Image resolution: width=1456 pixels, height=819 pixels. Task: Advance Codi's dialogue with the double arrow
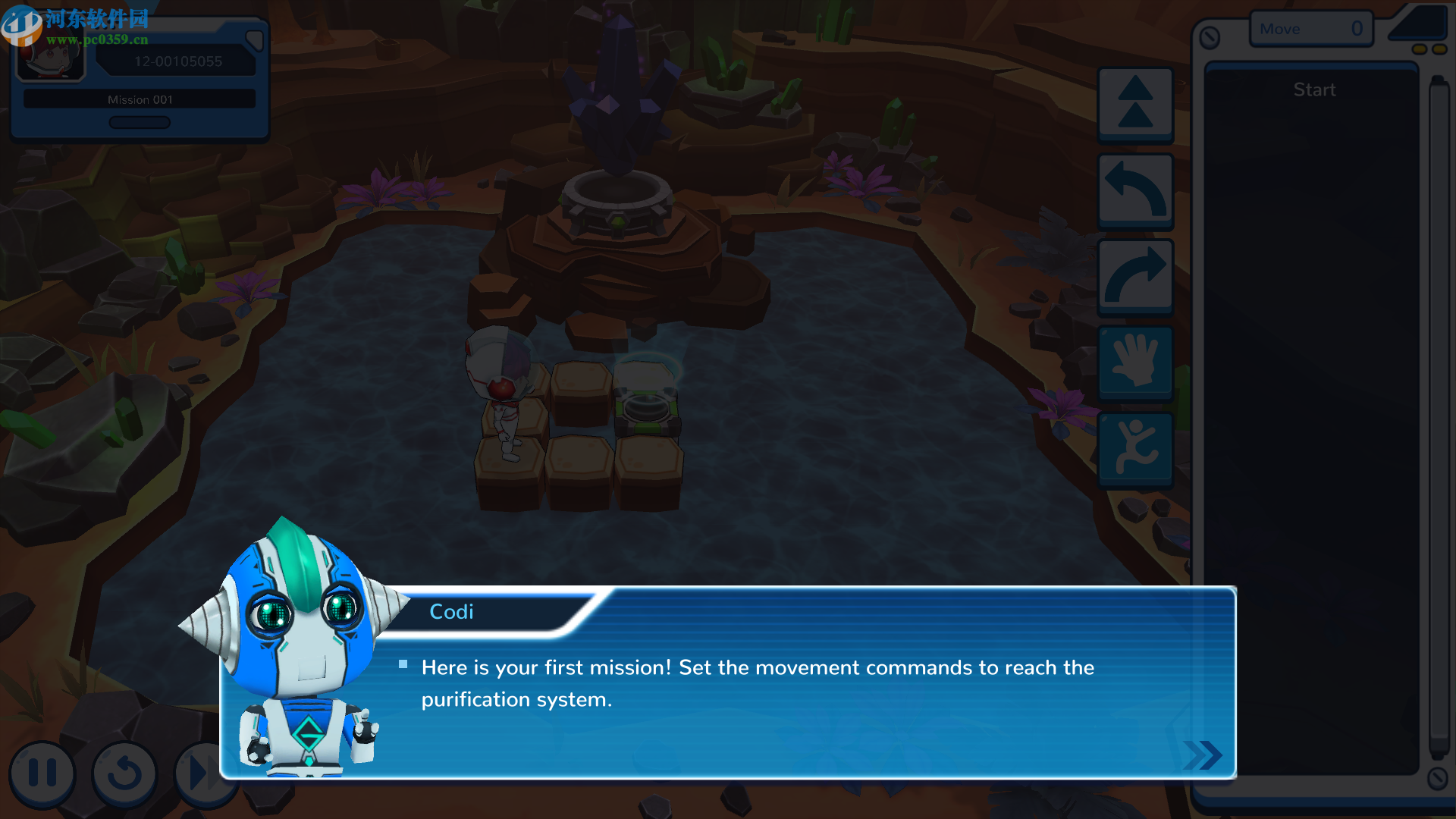click(1202, 755)
